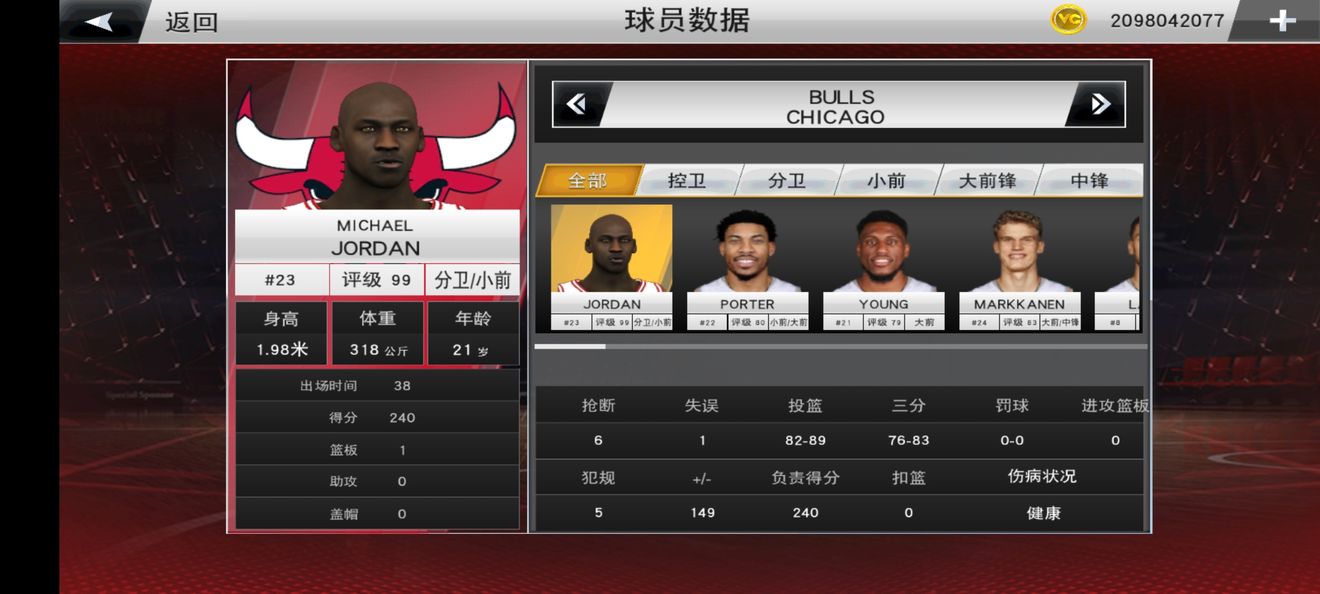Switch to the next team
Screen dimensions: 1320x594
[x=1099, y=105]
